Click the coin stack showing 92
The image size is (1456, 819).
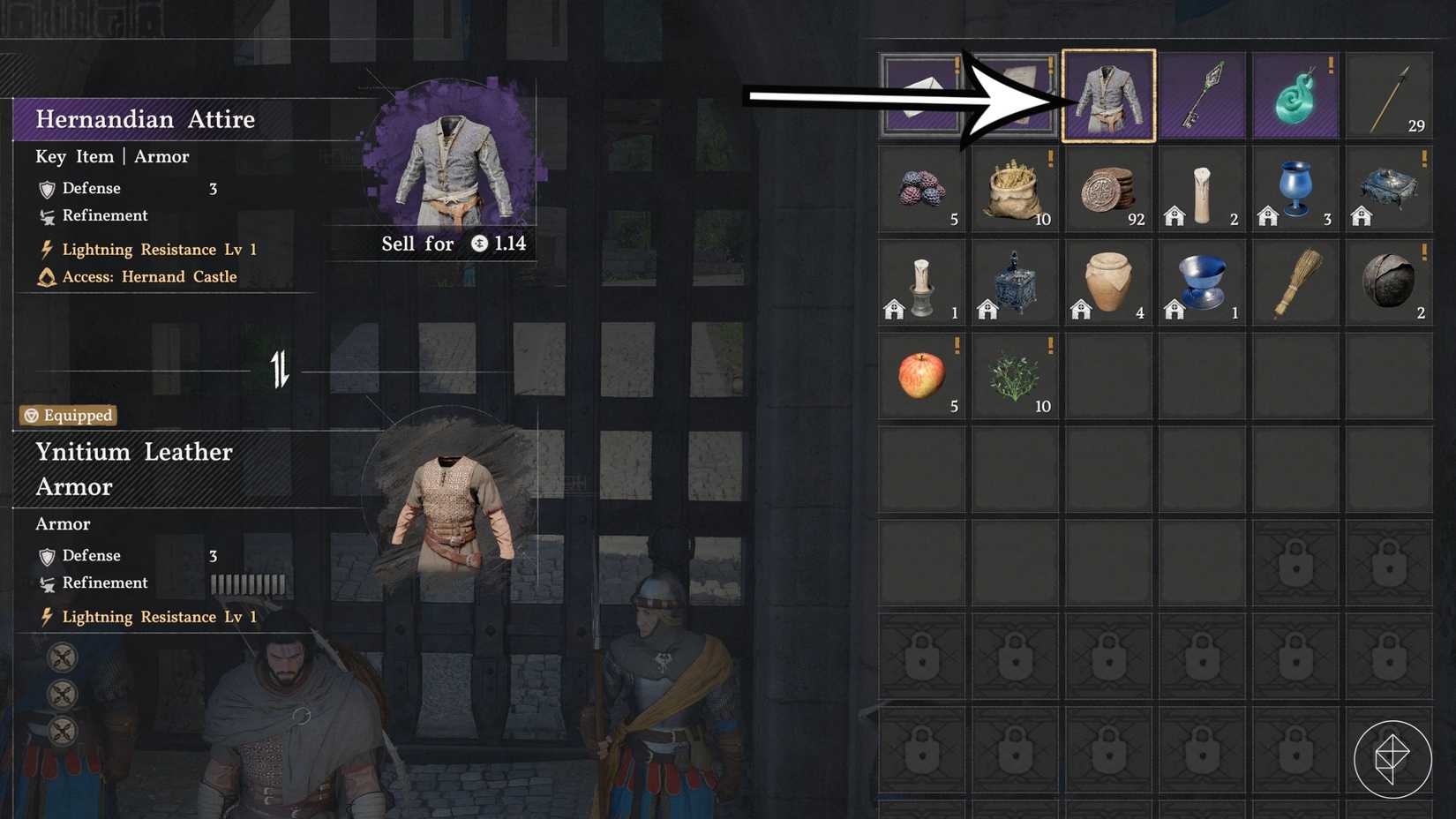pos(1107,189)
